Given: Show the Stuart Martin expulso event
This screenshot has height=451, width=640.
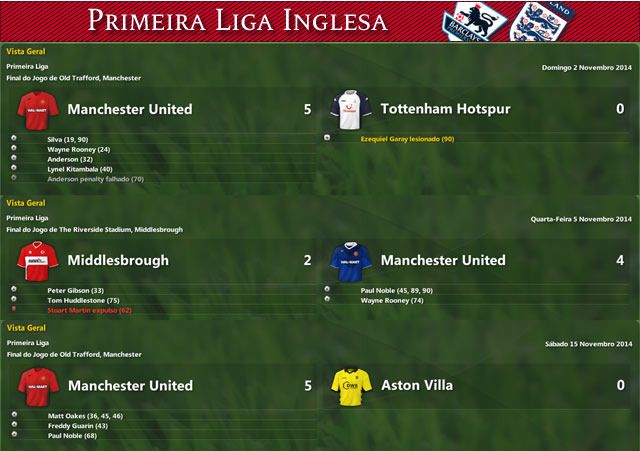Looking at the screenshot, I should [x=90, y=310].
